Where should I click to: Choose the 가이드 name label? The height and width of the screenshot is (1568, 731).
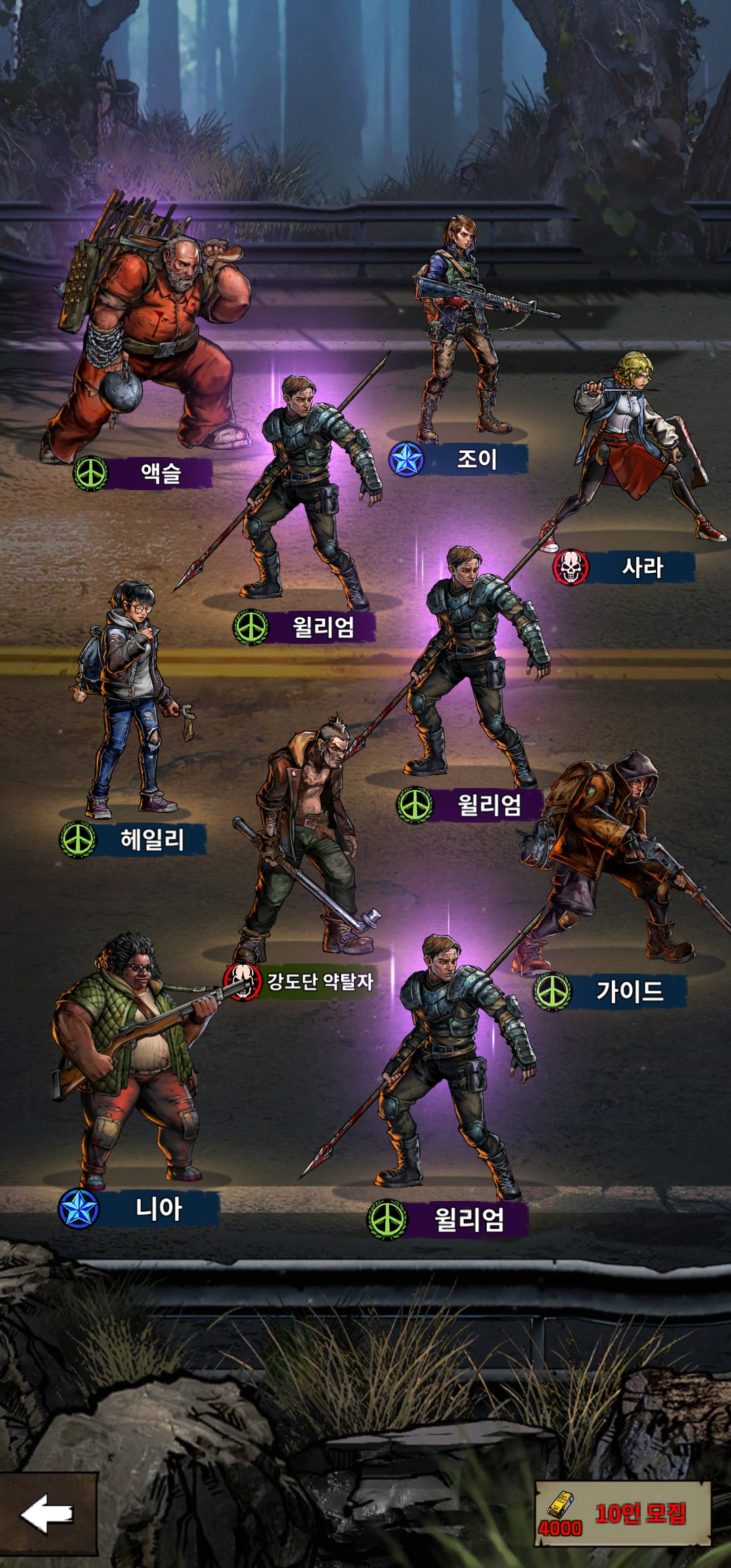629,992
